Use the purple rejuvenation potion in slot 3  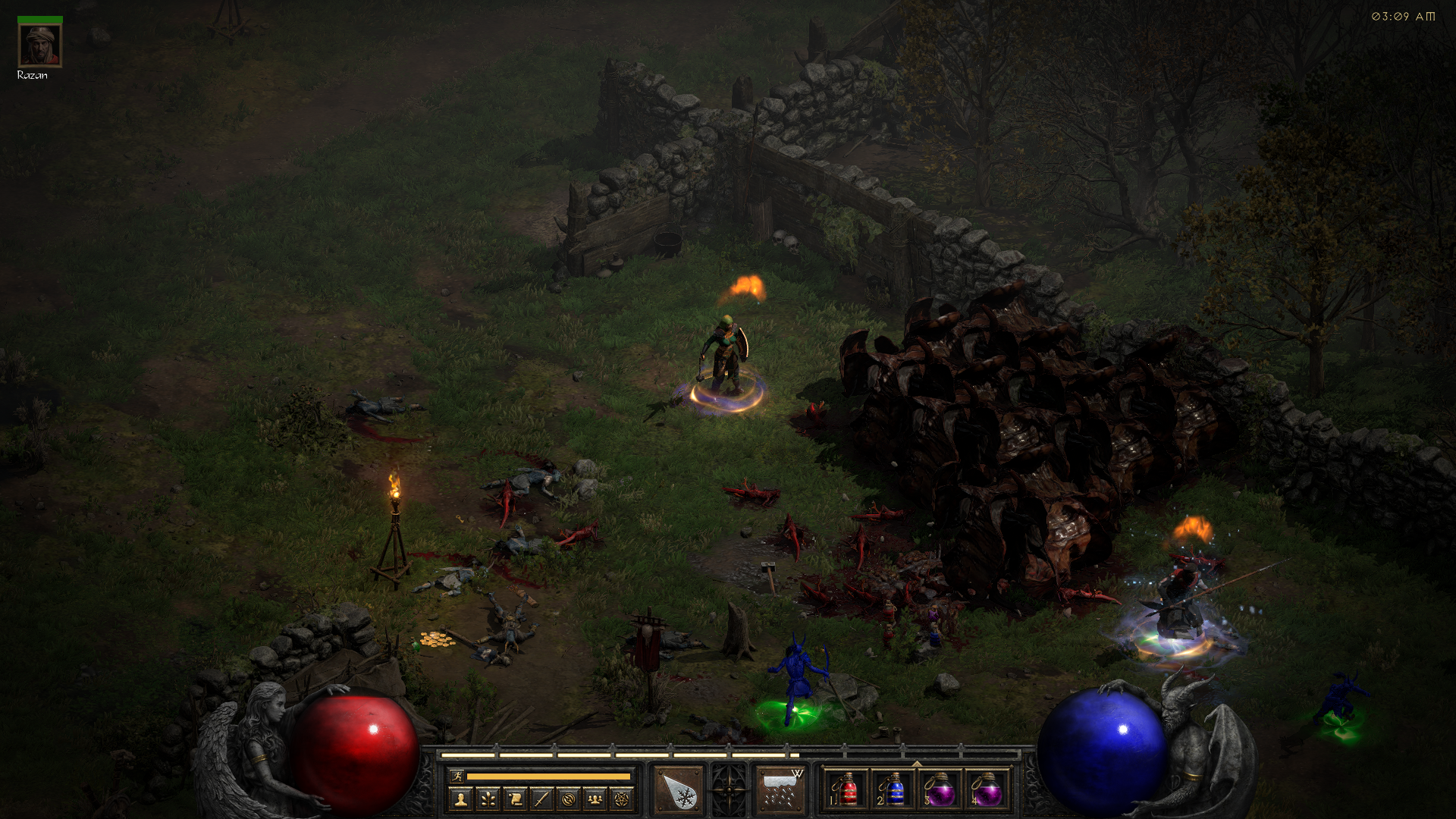[x=940, y=790]
